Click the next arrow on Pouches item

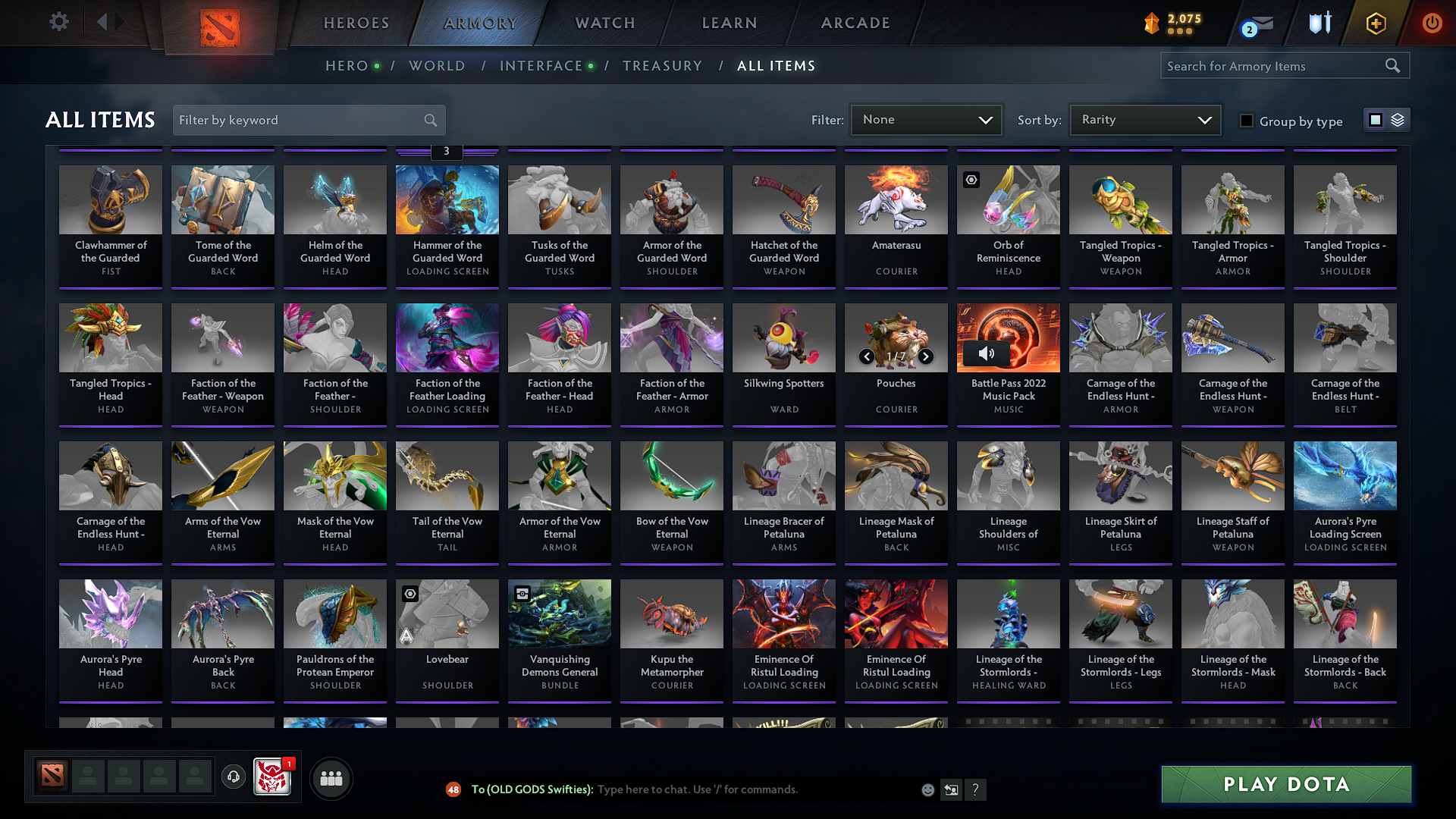click(925, 355)
